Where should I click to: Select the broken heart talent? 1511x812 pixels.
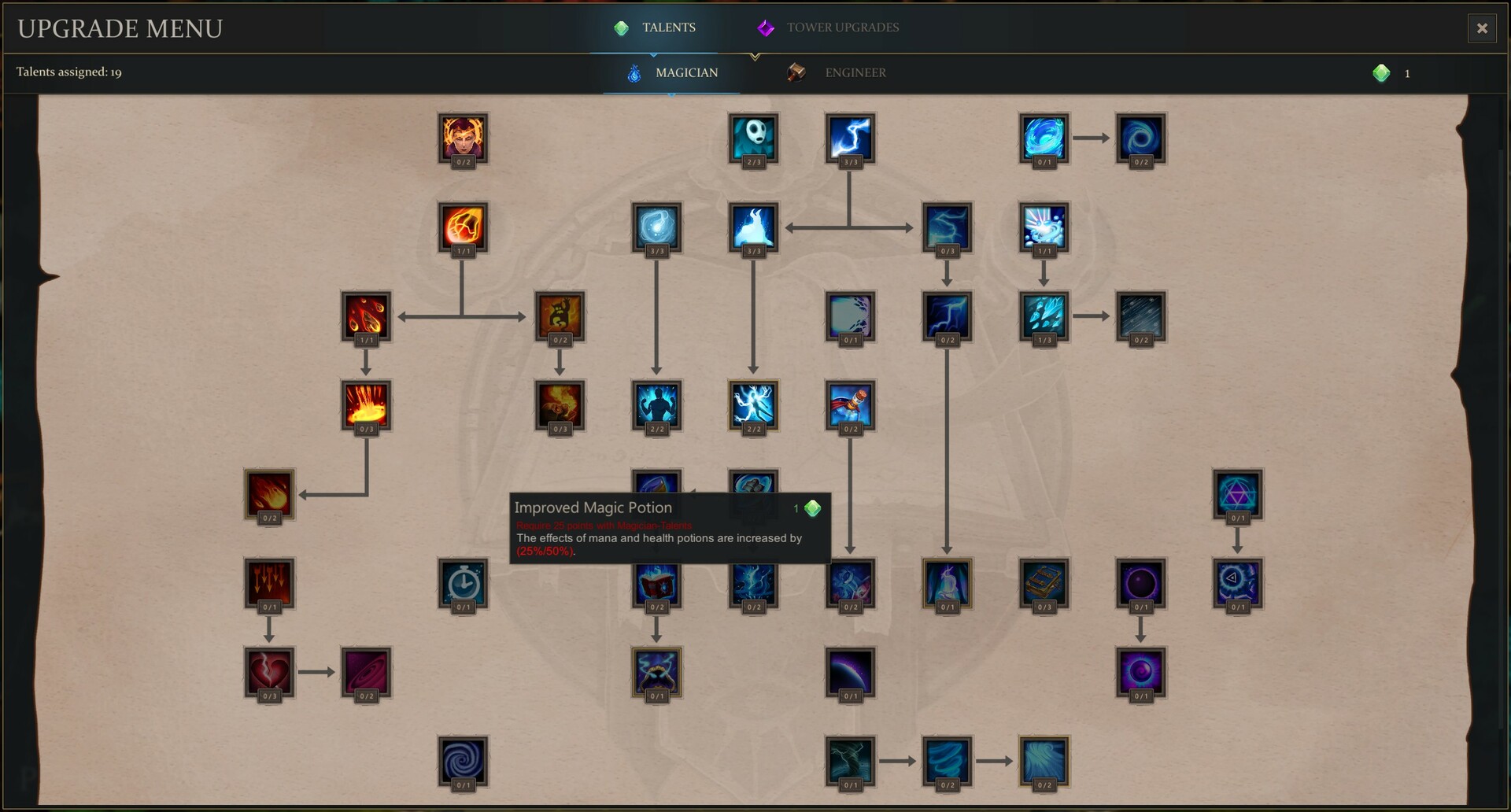coord(268,674)
